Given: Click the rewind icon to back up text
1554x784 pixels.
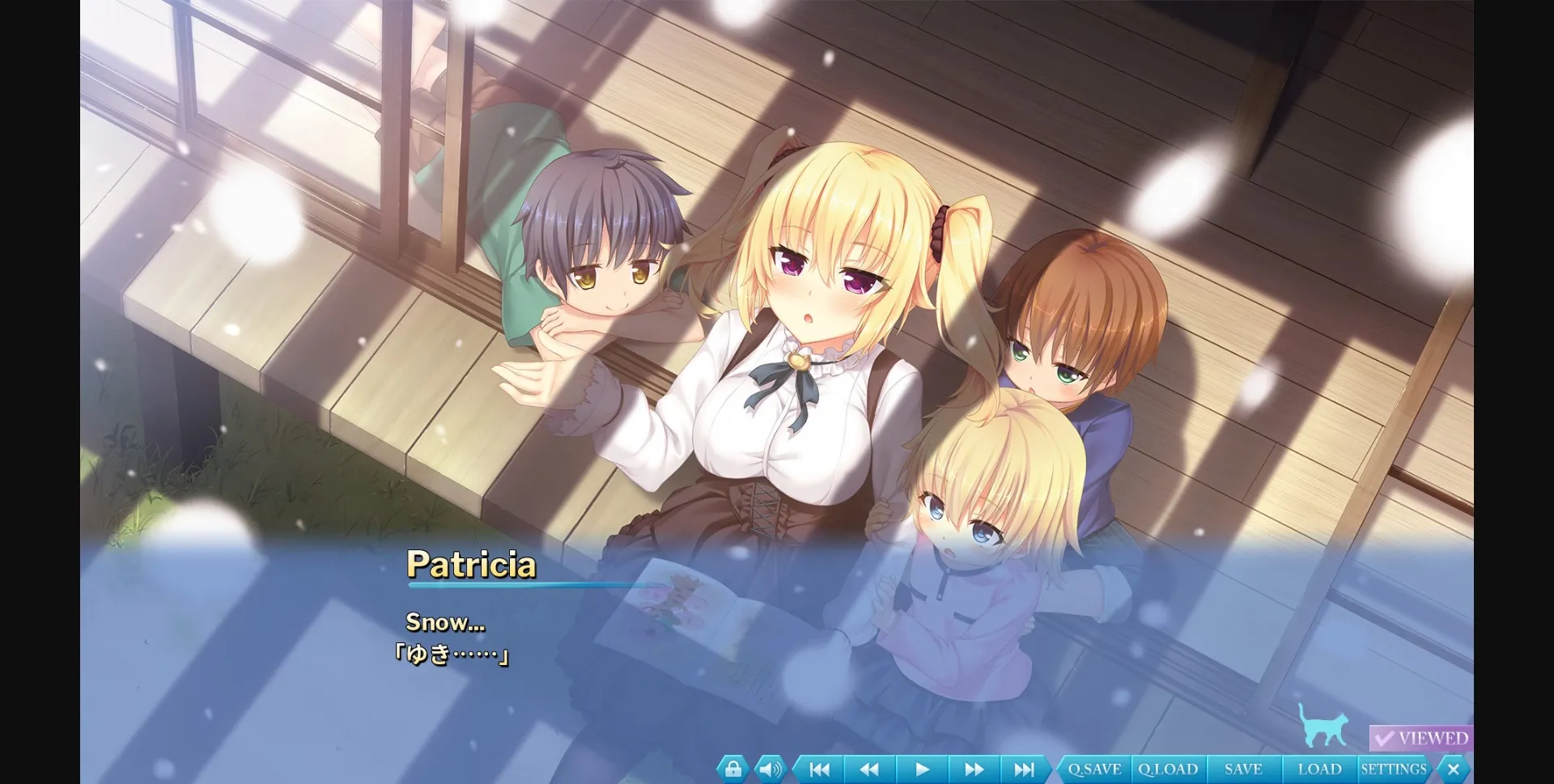Looking at the screenshot, I should [x=868, y=769].
